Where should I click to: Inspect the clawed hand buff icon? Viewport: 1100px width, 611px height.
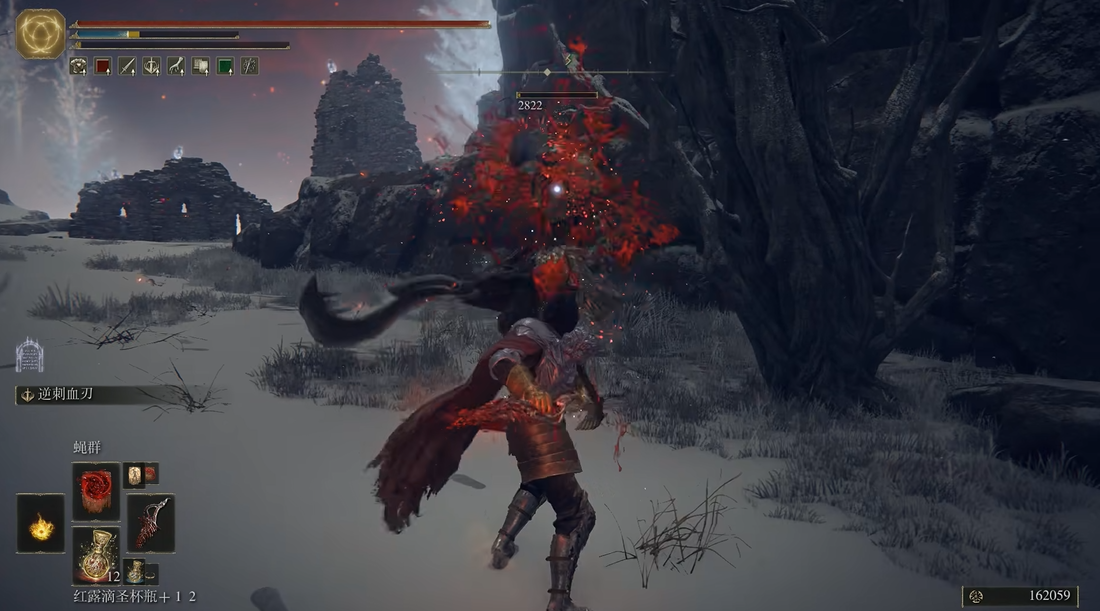click(x=176, y=66)
